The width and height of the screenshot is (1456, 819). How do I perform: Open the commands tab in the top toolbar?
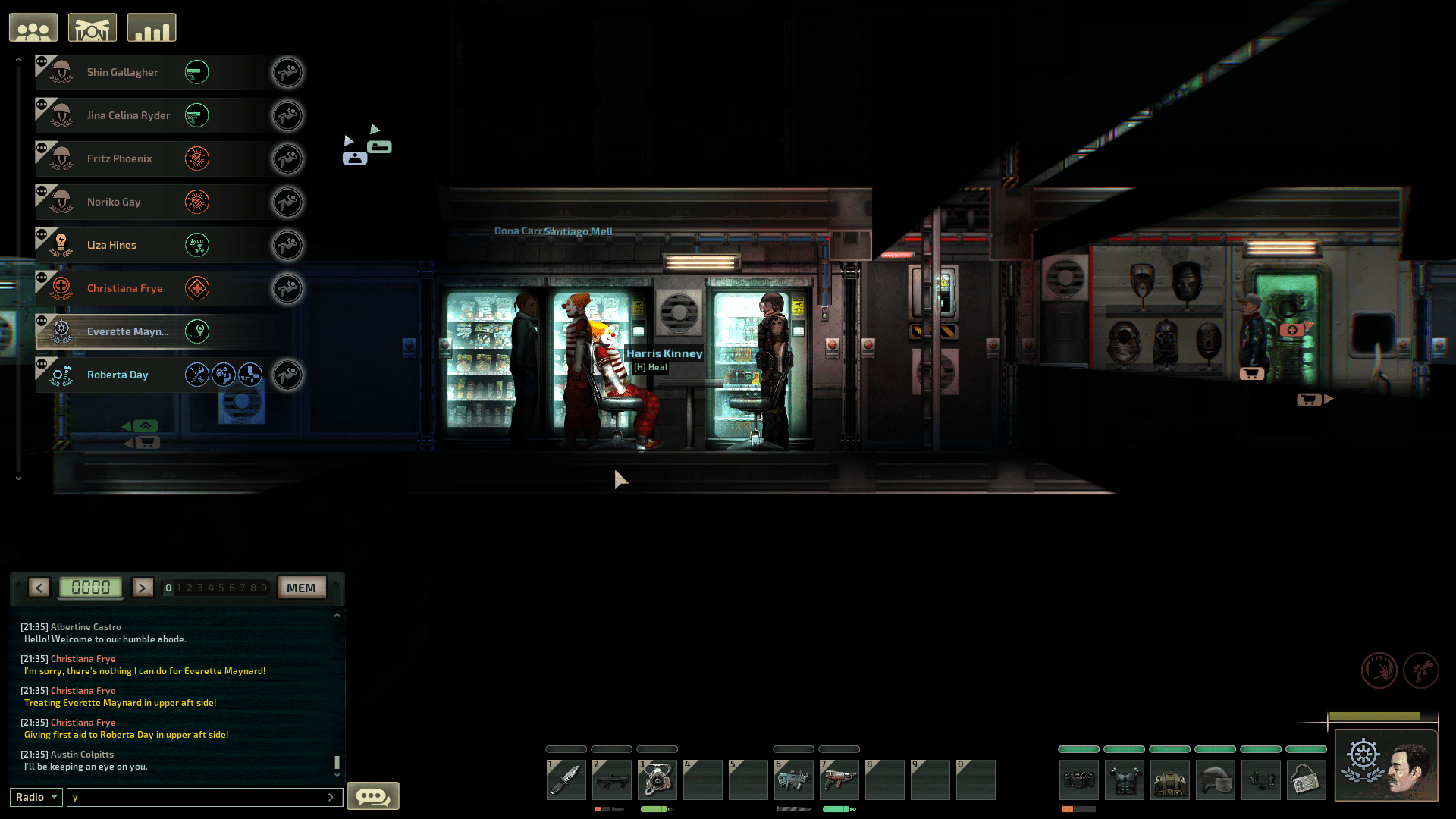pyautogui.click(x=92, y=27)
